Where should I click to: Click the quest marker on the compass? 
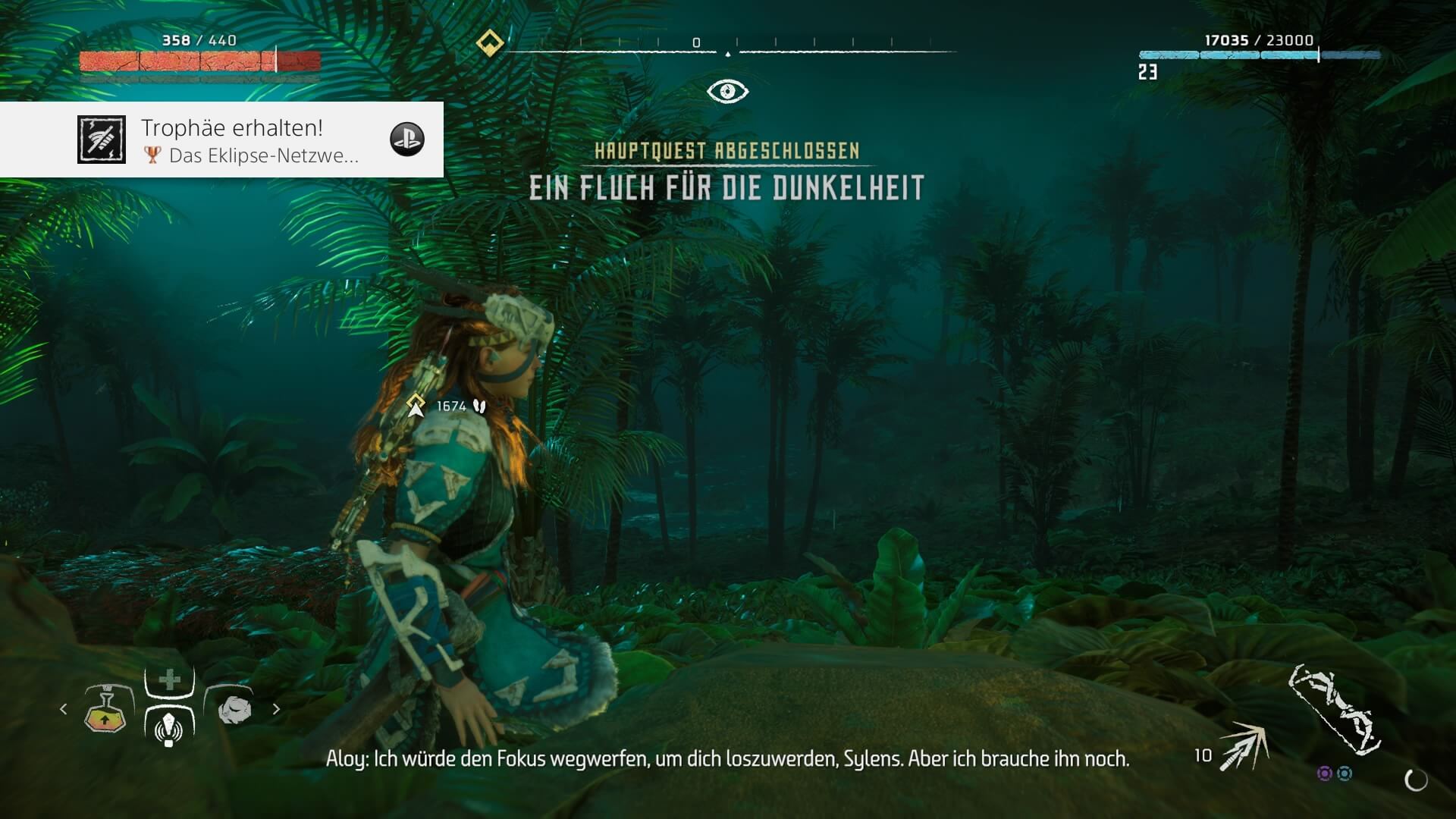pyautogui.click(x=490, y=42)
